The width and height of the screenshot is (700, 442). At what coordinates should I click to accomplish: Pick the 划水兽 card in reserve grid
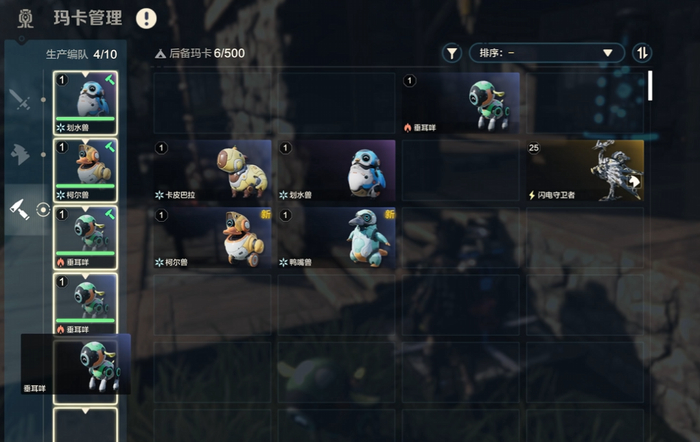tap(337, 170)
